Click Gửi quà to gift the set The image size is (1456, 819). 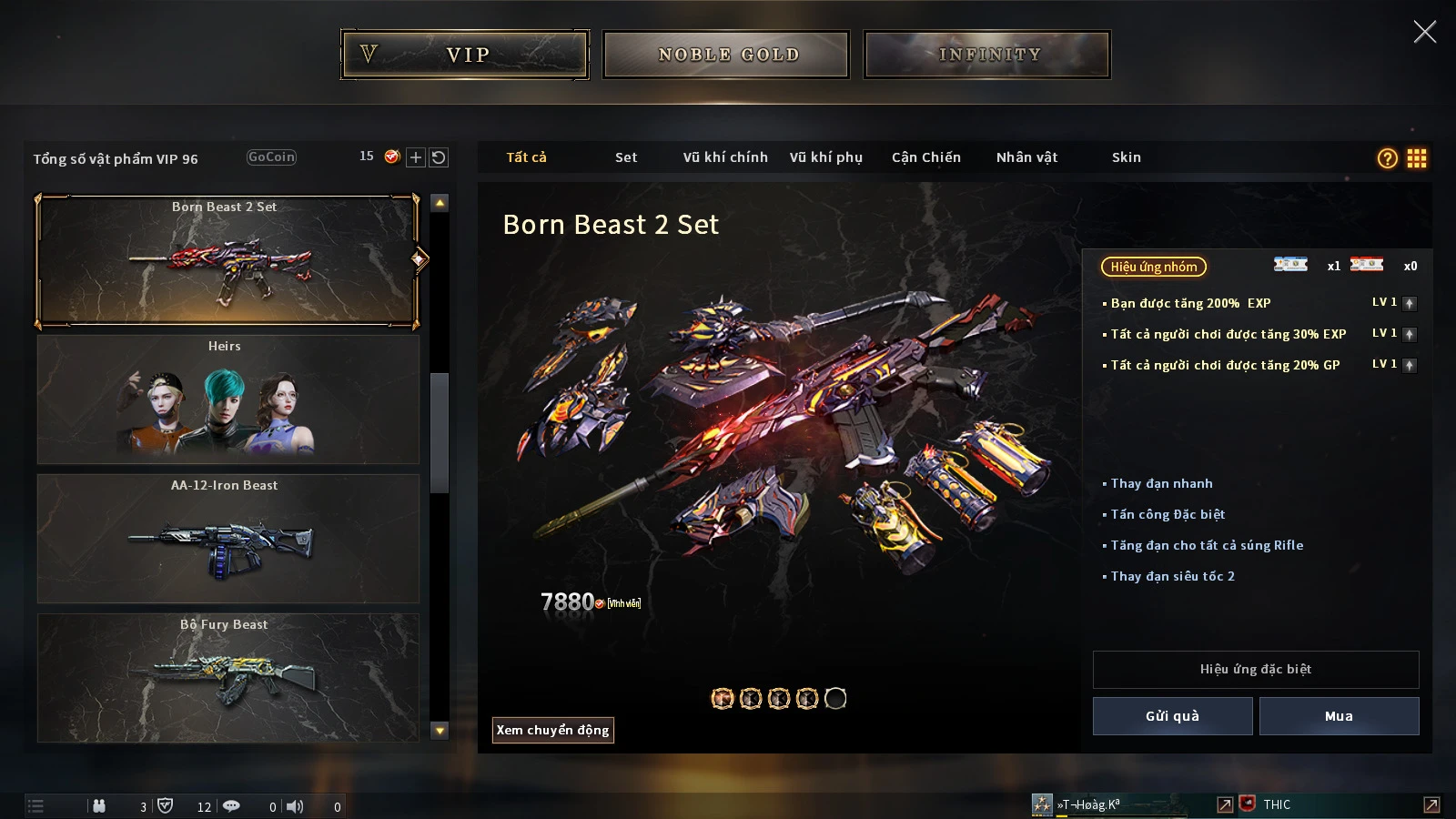(x=1172, y=716)
